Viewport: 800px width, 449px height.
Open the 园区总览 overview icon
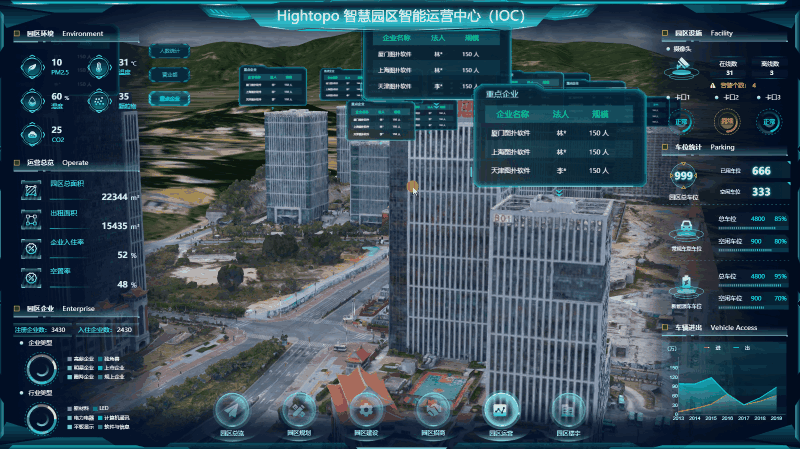(x=234, y=410)
